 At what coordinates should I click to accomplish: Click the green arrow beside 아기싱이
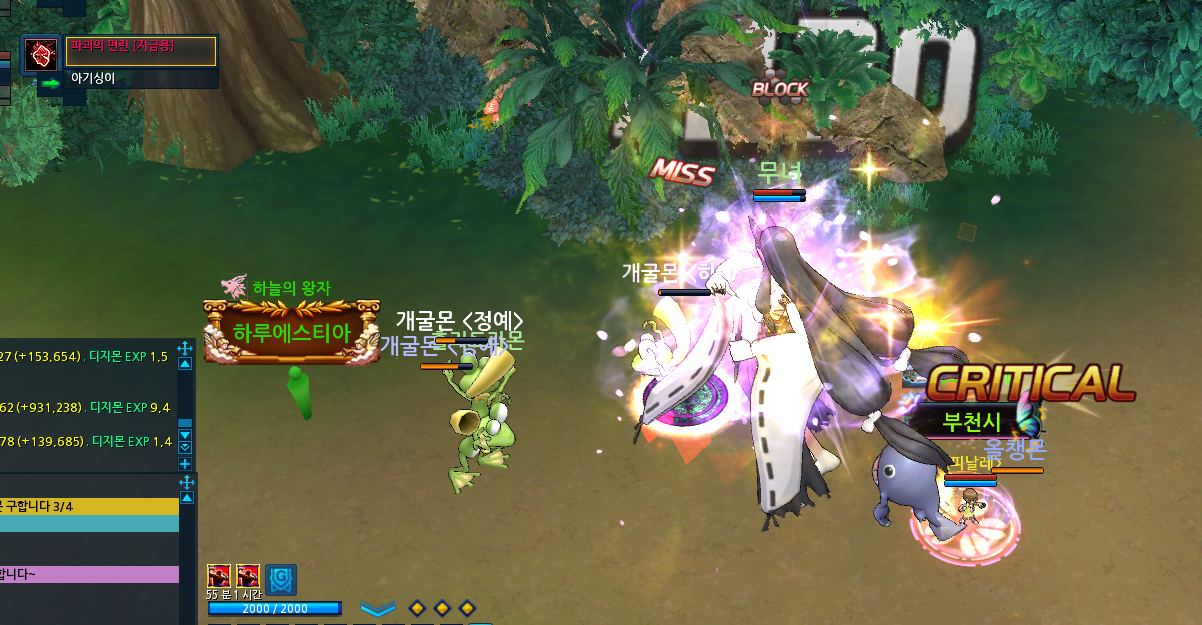(x=51, y=83)
